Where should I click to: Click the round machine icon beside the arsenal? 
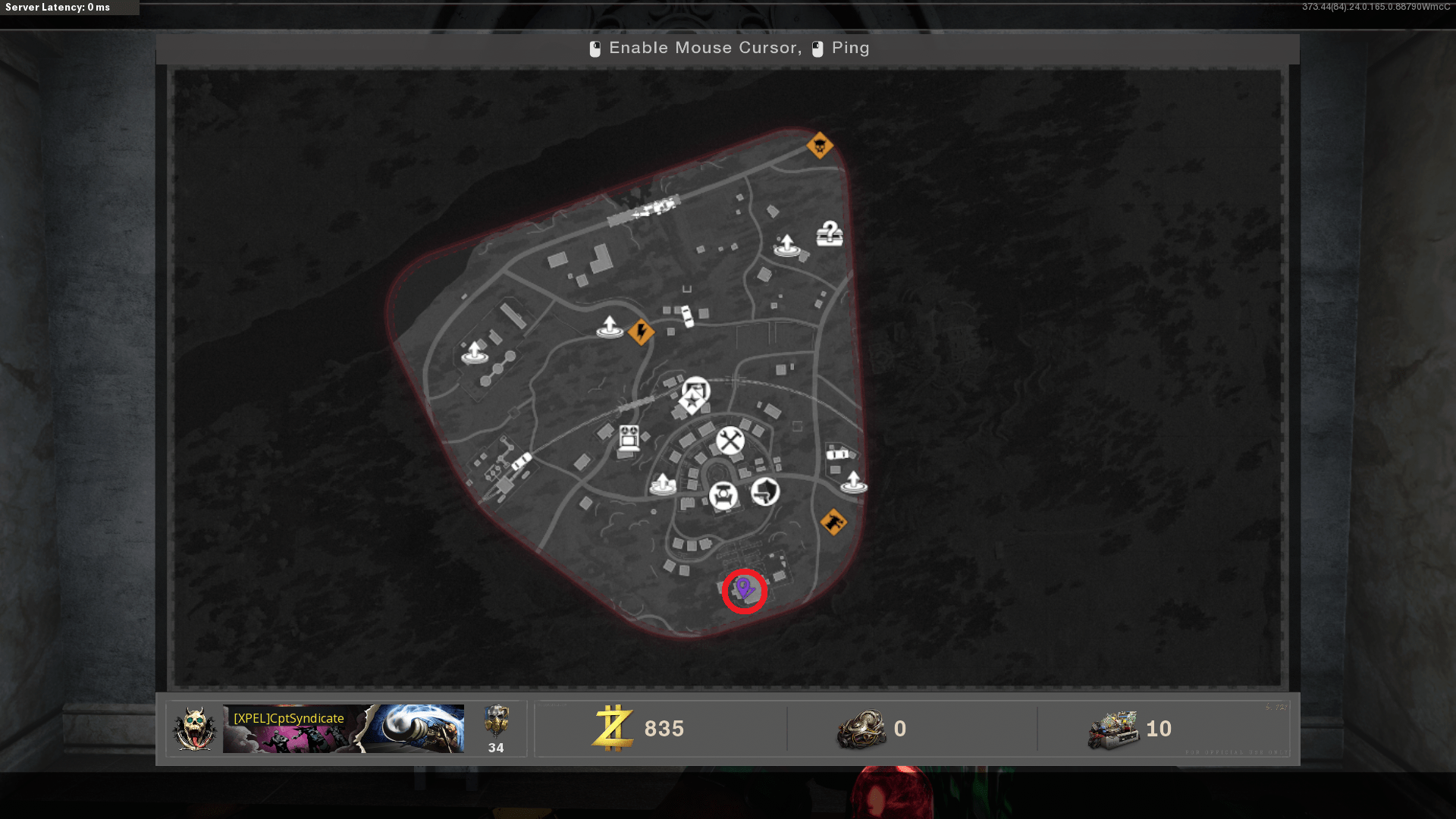723,497
